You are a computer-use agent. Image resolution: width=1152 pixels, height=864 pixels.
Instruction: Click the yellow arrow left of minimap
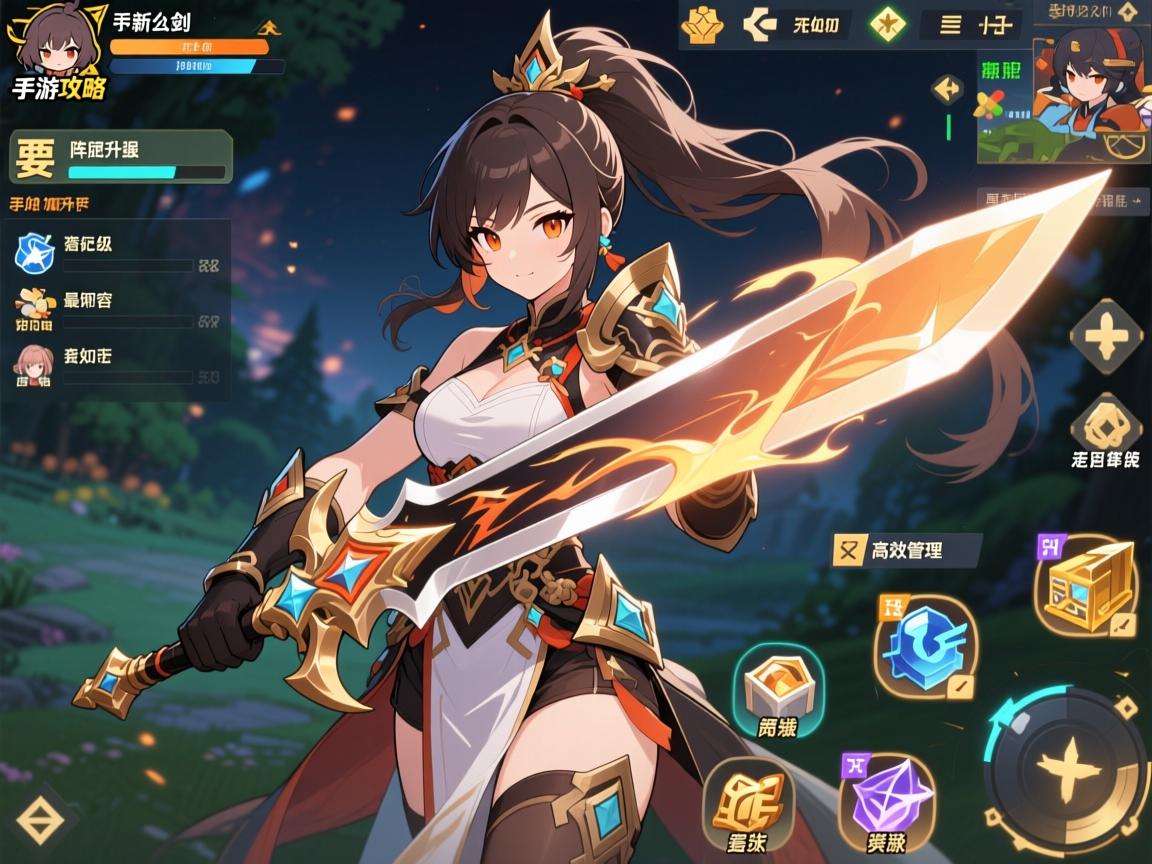947,90
